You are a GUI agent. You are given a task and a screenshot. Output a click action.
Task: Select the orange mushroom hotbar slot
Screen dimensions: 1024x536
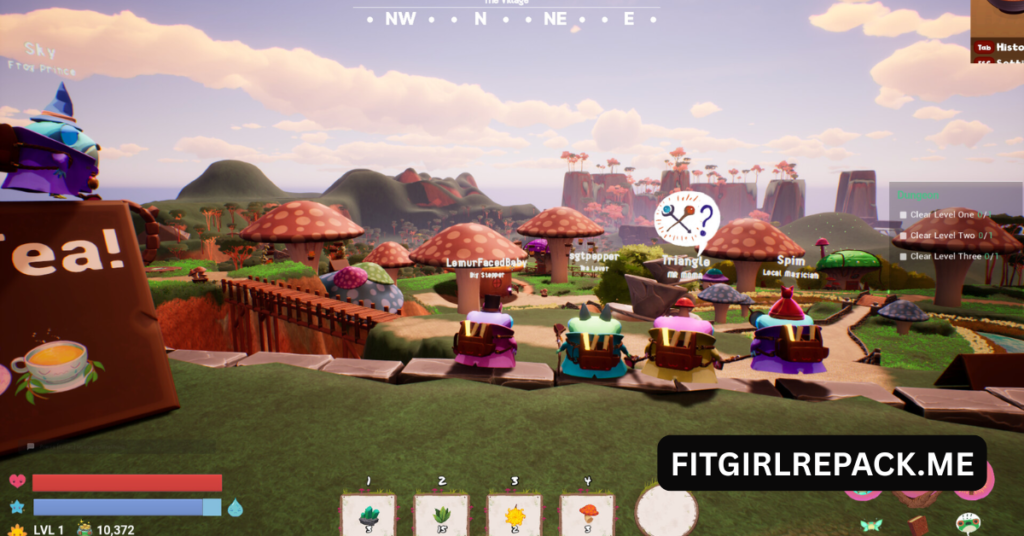pyautogui.click(x=587, y=515)
